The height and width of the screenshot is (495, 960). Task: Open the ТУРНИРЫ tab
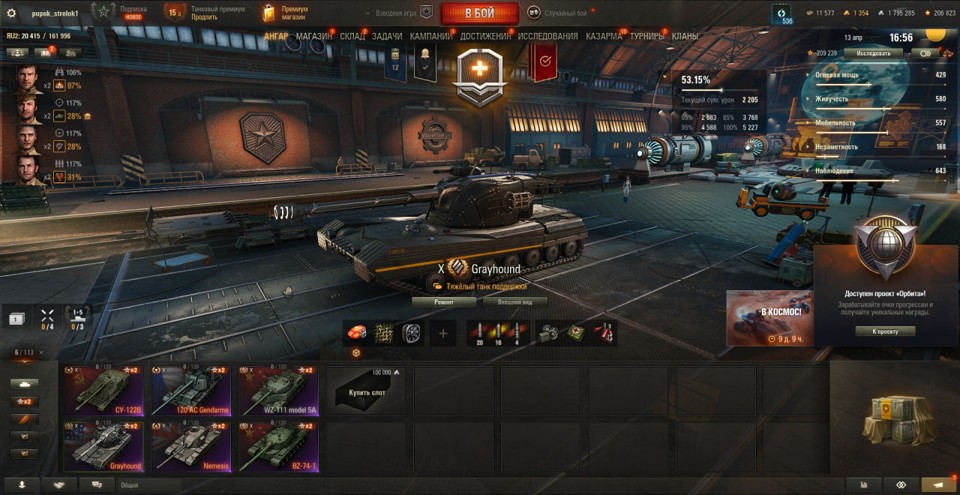(x=648, y=36)
